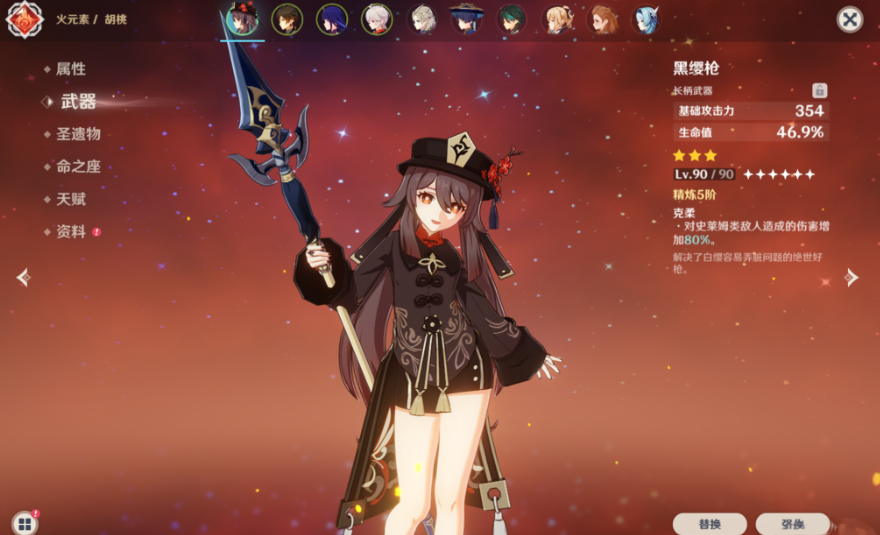The width and height of the screenshot is (880, 535).
Task: Pick the purple-haired character portrait
Action: pos(332,19)
